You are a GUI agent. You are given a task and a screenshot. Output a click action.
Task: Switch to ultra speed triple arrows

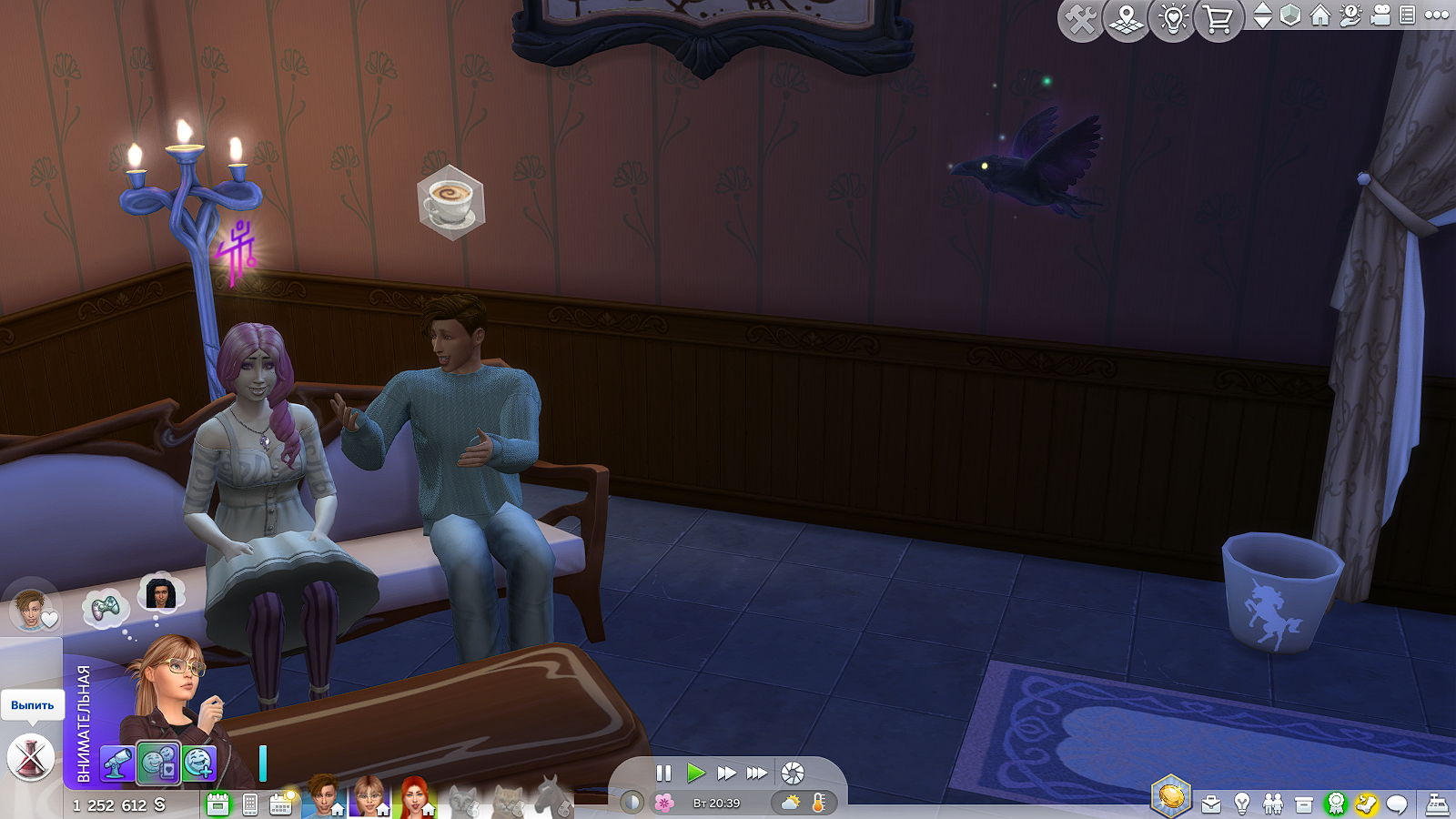(756, 773)
